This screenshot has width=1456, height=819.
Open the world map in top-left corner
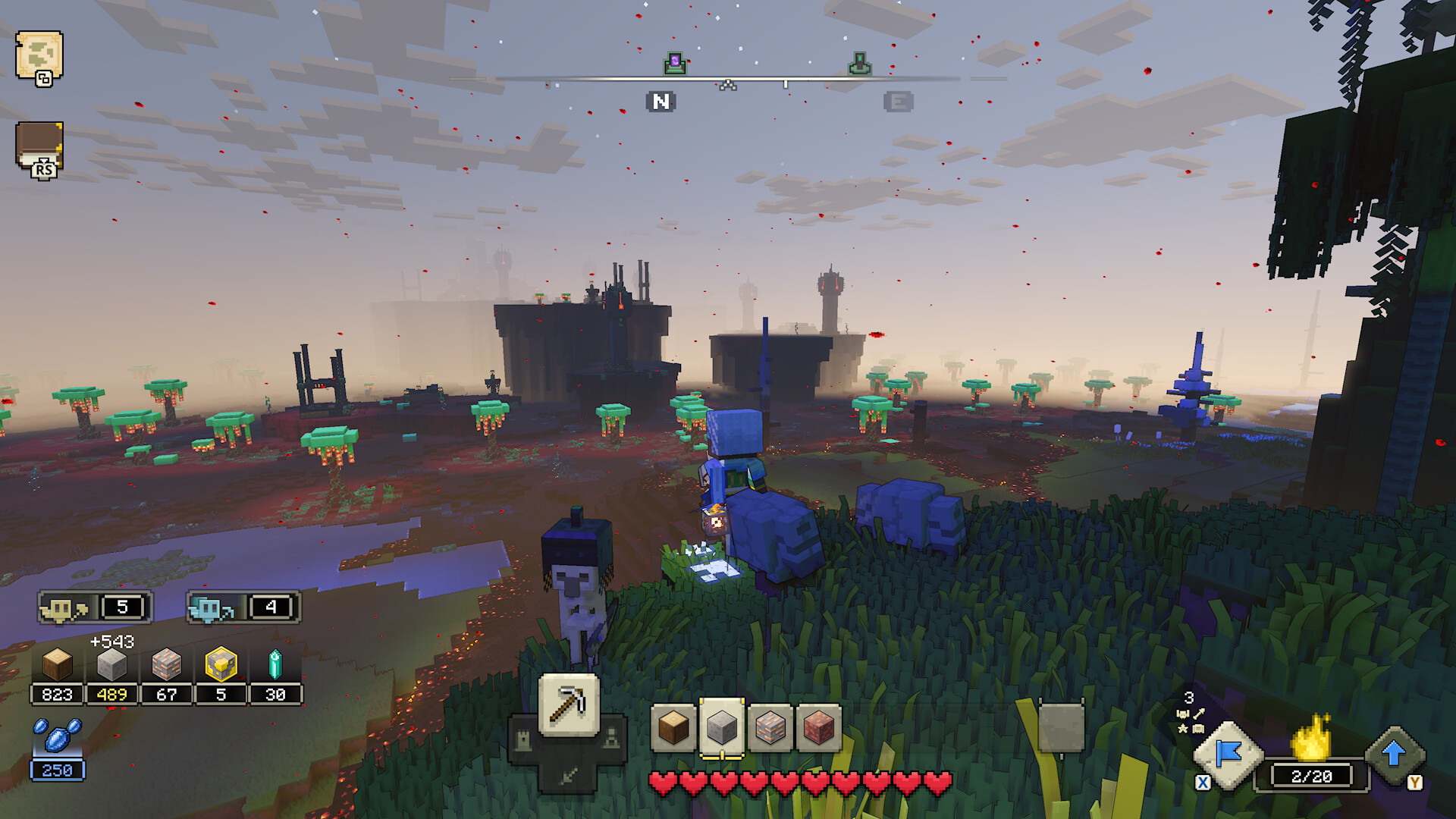coord(42,57)
